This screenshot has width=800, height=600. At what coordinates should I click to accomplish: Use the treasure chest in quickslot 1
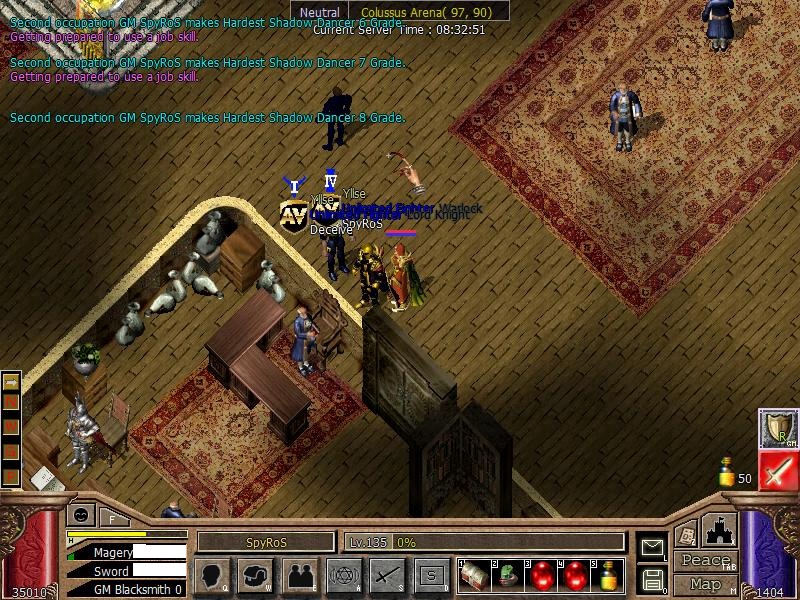[474, 576]
